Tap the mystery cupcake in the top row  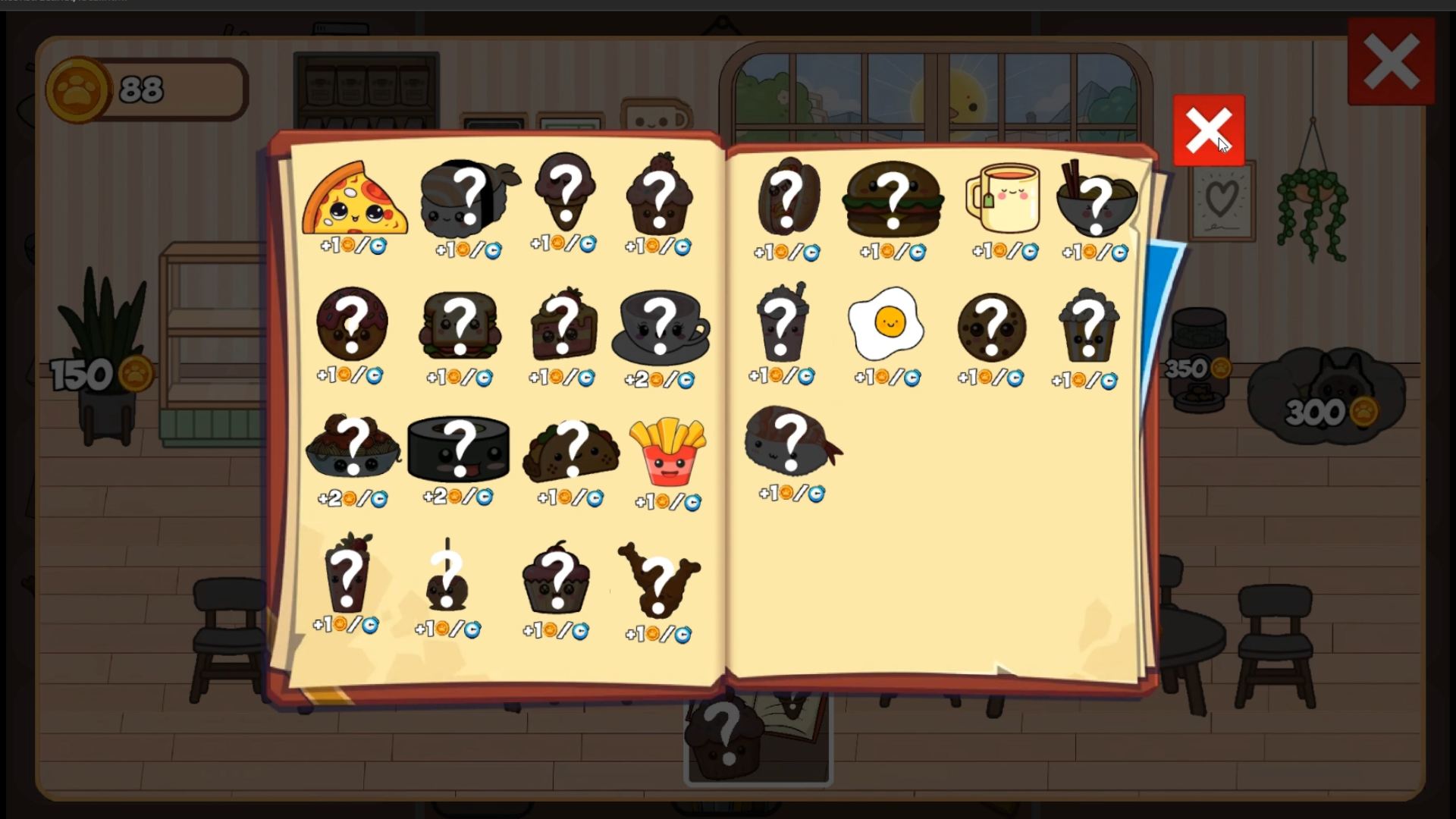[x=660, y=199]
